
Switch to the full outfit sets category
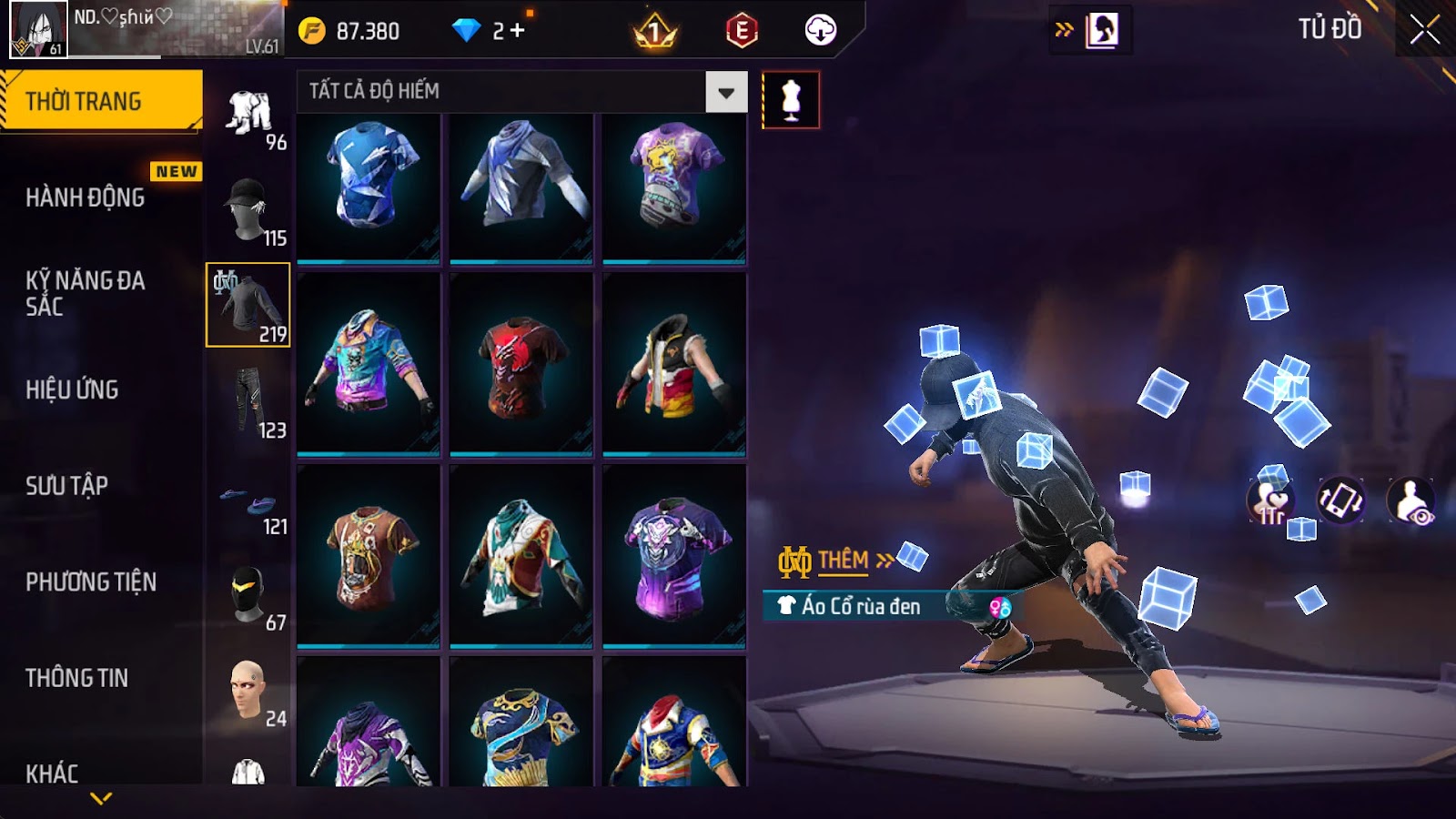tap(249, 114)
